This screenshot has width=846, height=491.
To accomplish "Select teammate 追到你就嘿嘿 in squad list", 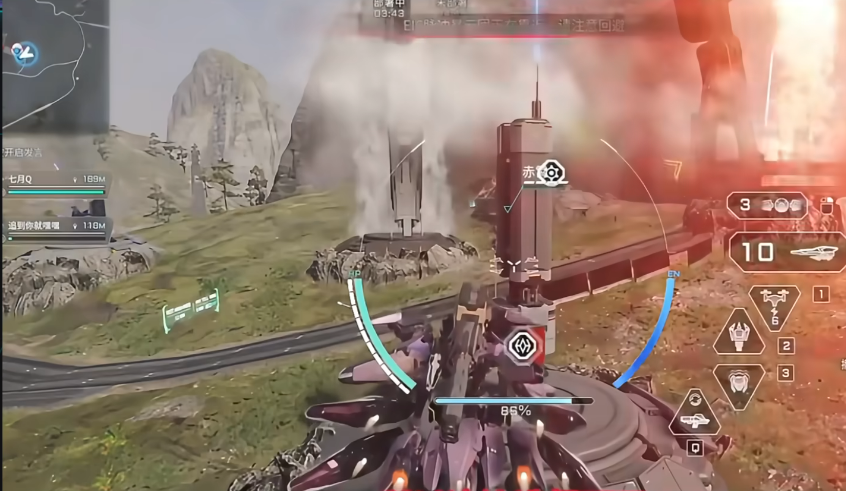I will [55, 229].
